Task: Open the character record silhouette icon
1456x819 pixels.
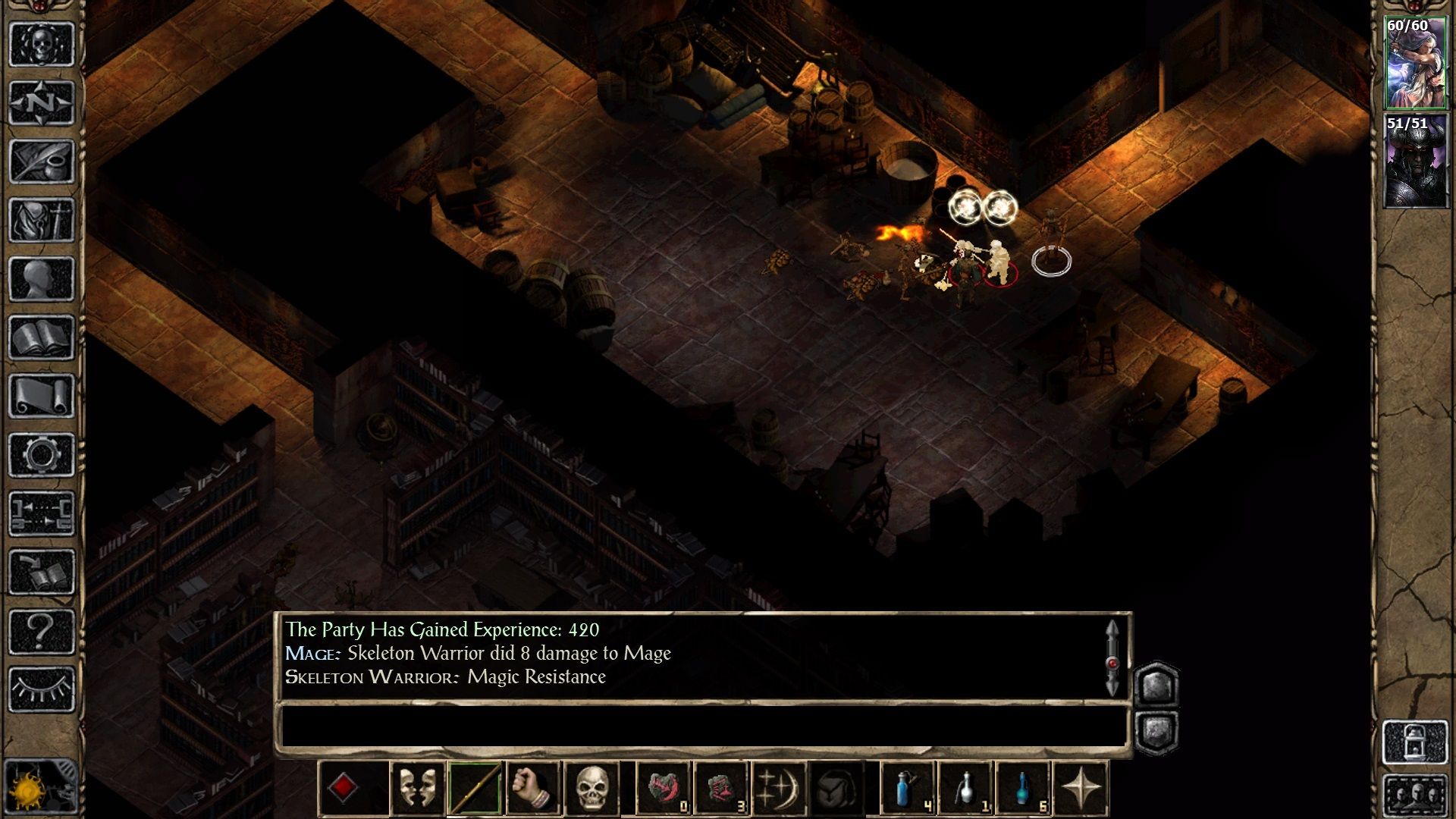Action: (42, 279)
